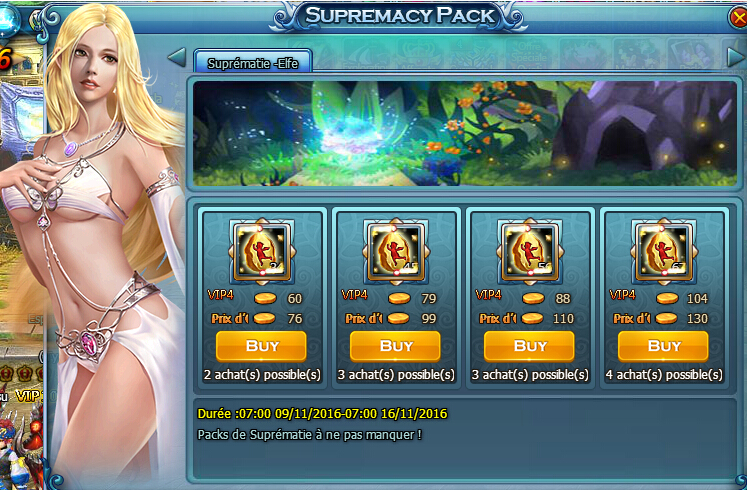This screenshot has width=747, height=490.
Task: Inspect the egg icon above the 104 price
Action: 664,252
